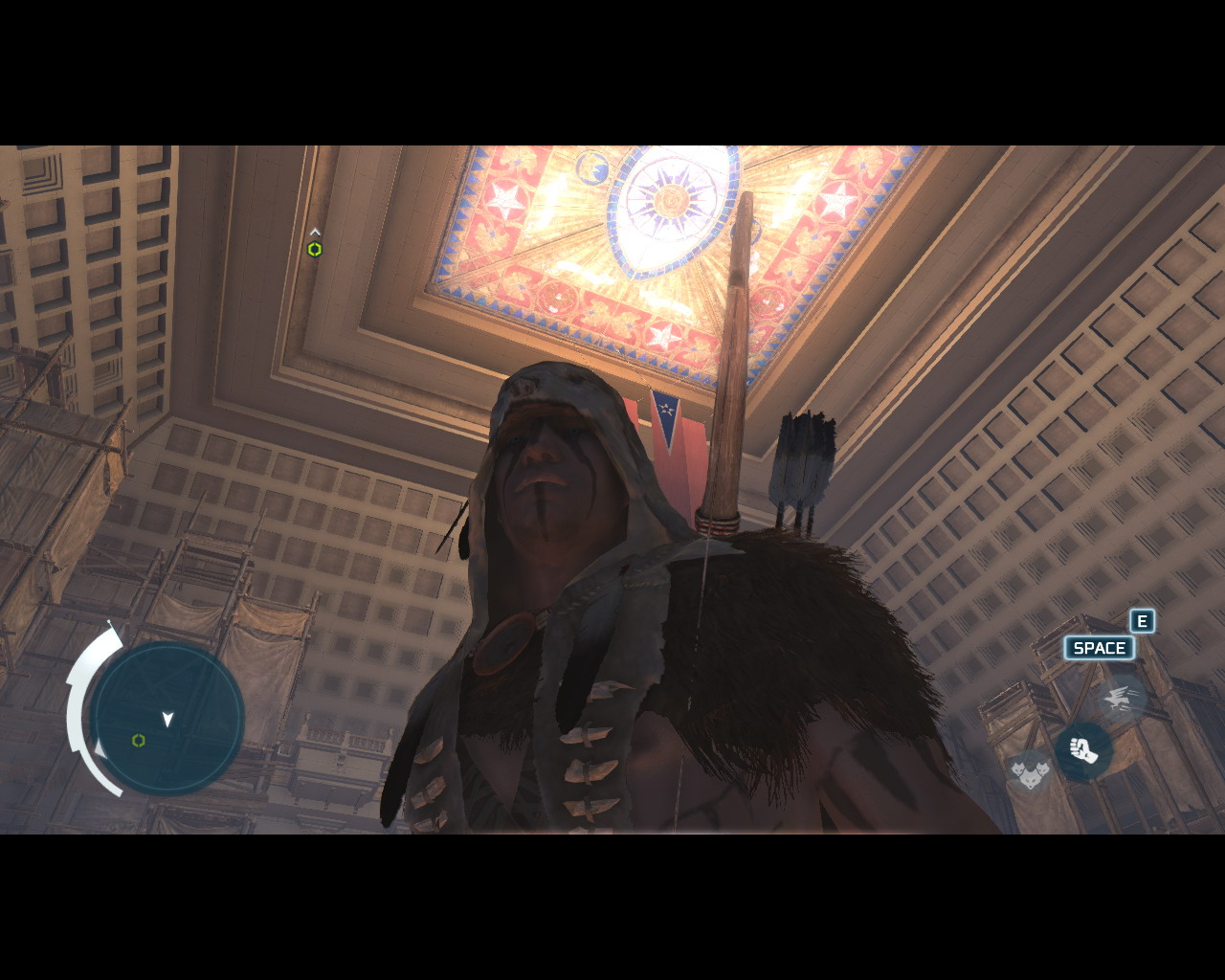The height and width of the screenshot is (980, 1225).
Task: Select the fist unarmed weapon icon
Action: coord(1083,750)
